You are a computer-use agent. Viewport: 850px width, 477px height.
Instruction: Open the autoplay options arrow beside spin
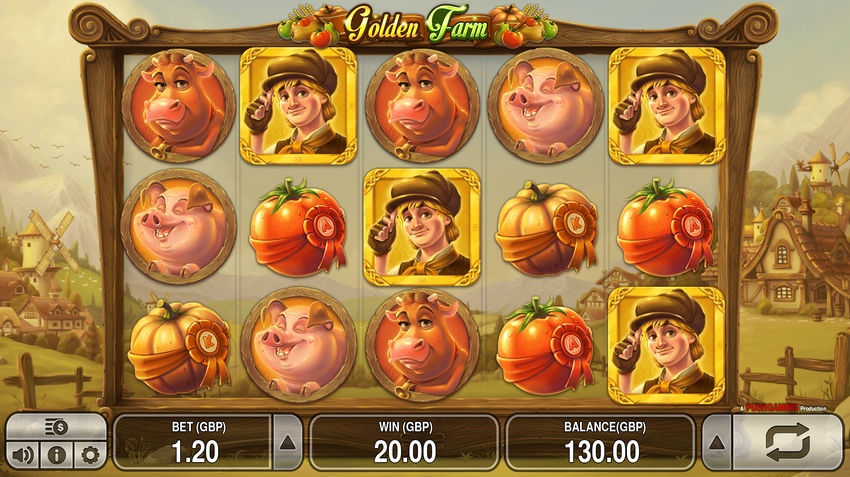717,442
